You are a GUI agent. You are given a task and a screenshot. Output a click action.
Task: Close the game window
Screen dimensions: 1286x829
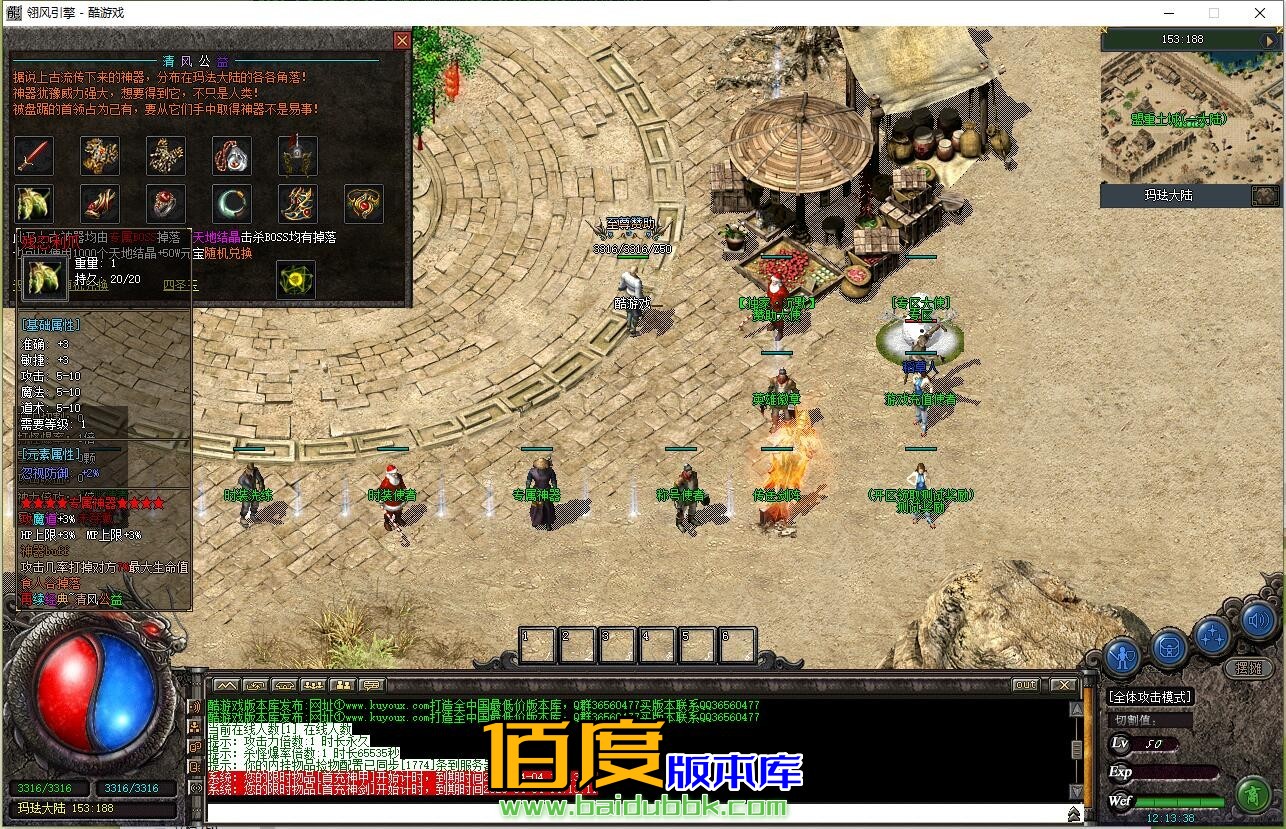(1258, 13)
